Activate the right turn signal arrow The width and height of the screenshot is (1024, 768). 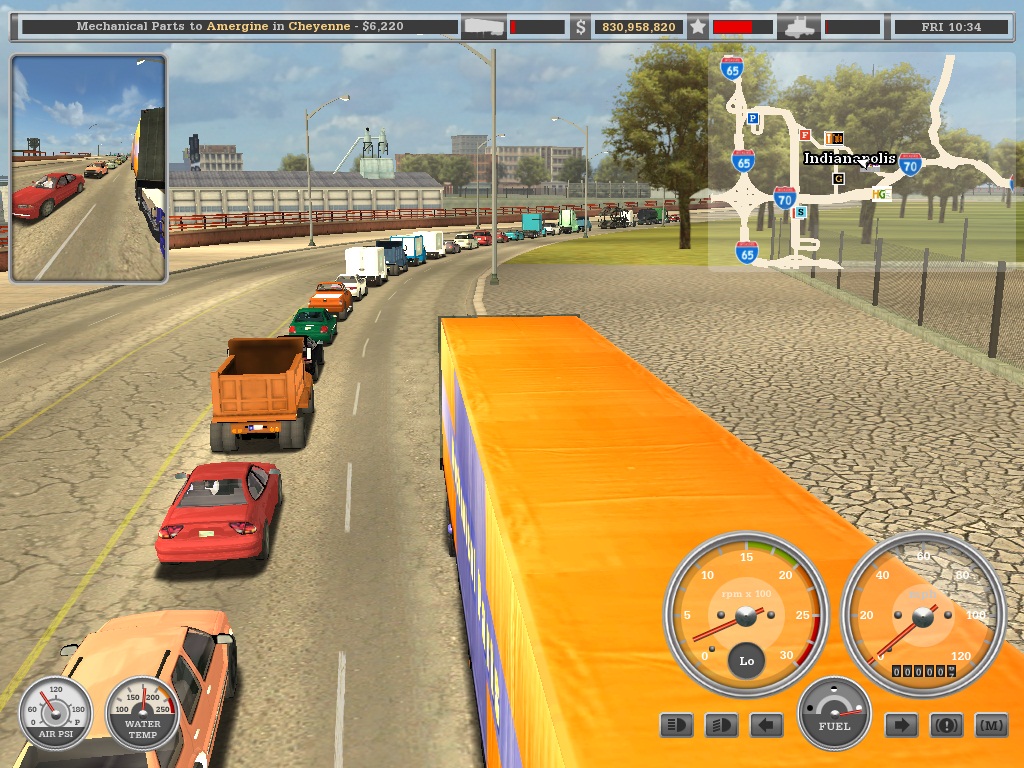pyautogui.click(x=901, y=725)
